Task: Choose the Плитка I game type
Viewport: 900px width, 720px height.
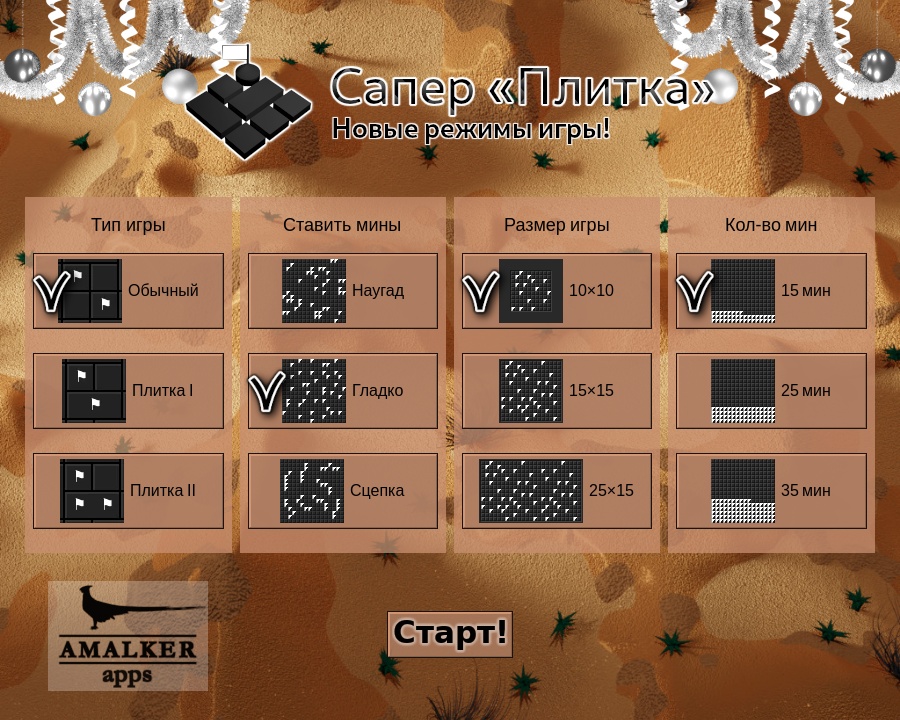Action: pos(128,391)
